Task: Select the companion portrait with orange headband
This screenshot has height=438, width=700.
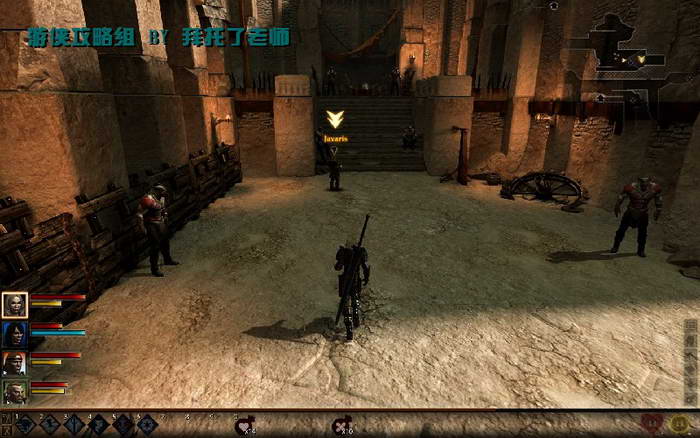Action: [x=15, y=363]
